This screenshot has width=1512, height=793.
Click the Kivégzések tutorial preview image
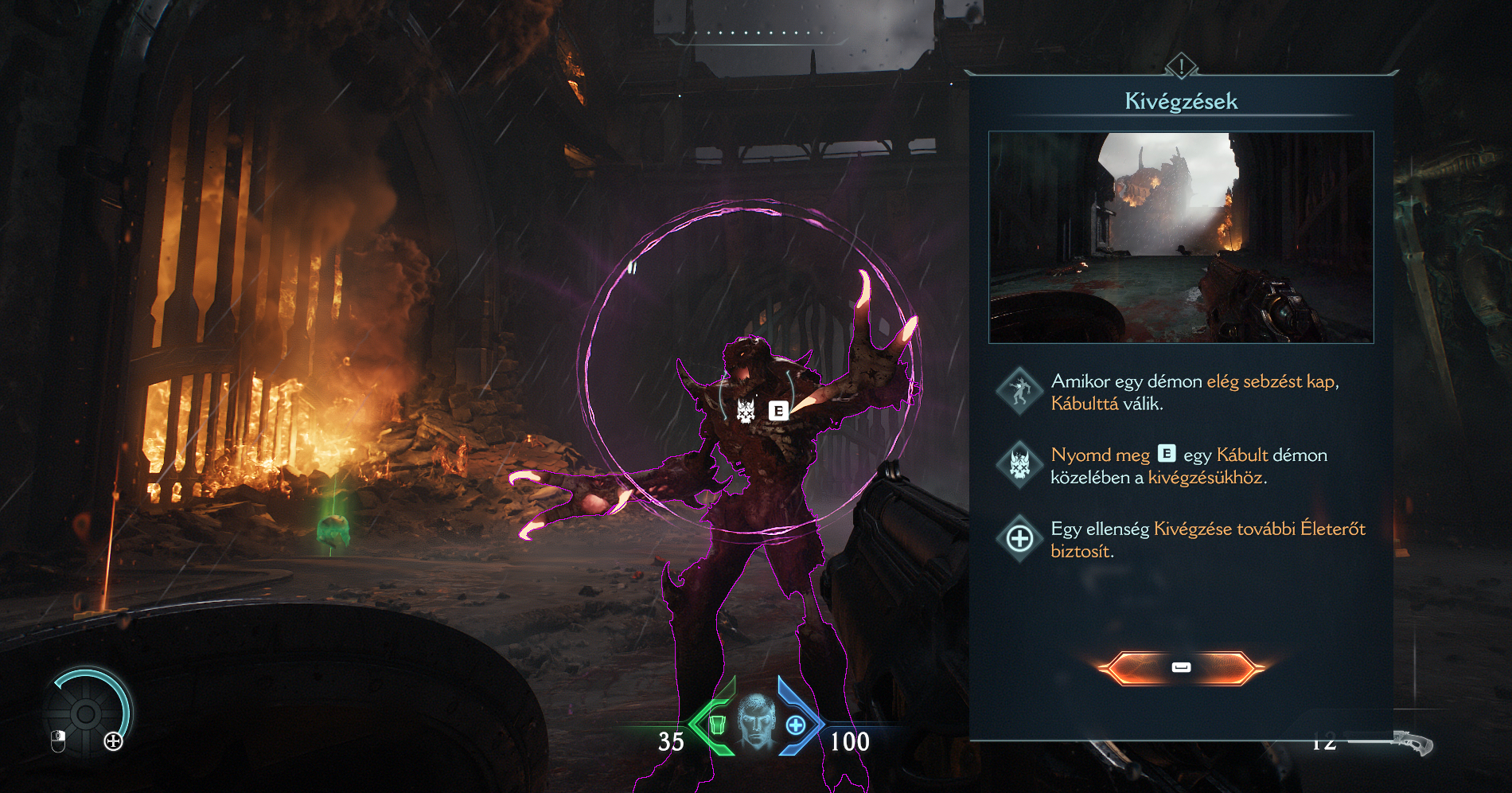tap(1181, 237)
